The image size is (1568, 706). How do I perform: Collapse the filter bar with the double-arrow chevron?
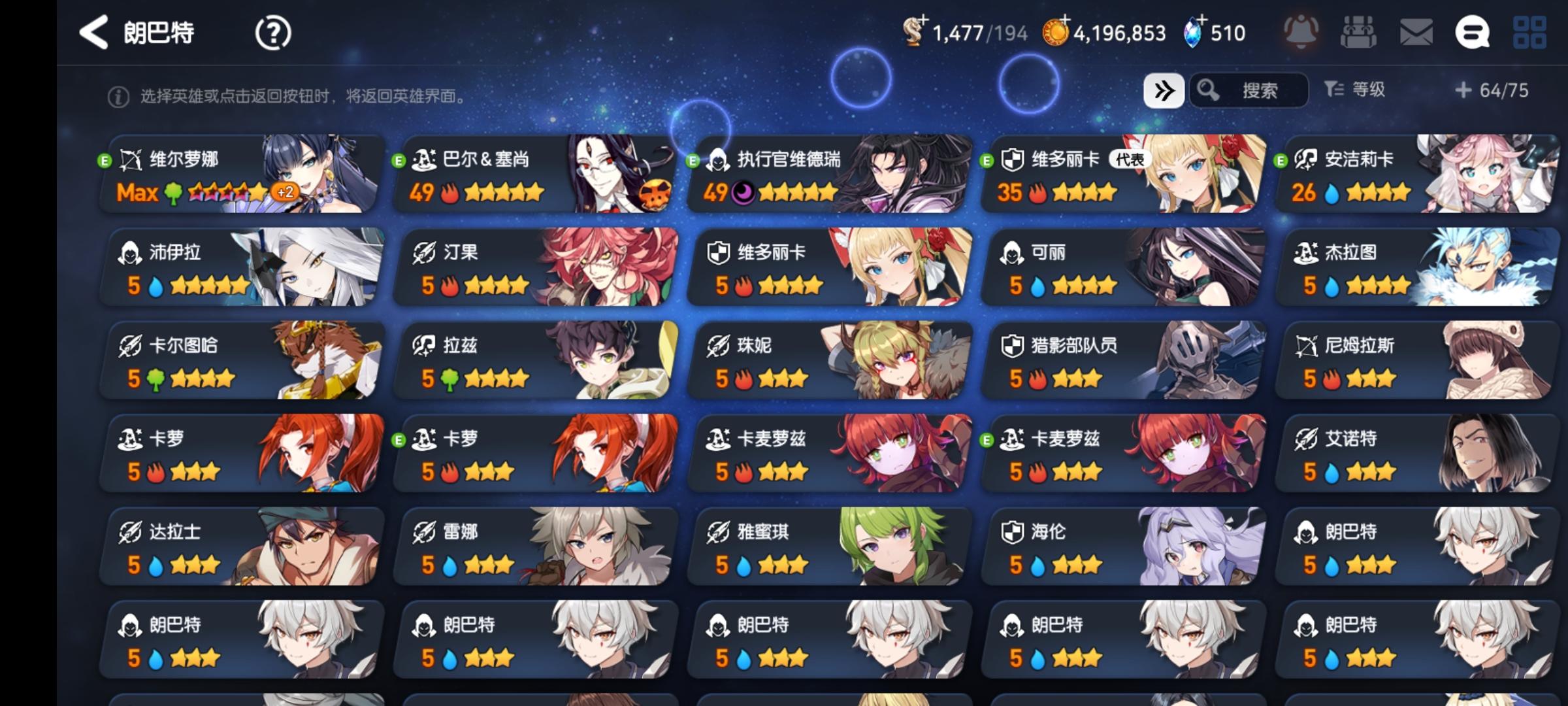tap(1166, 91)
